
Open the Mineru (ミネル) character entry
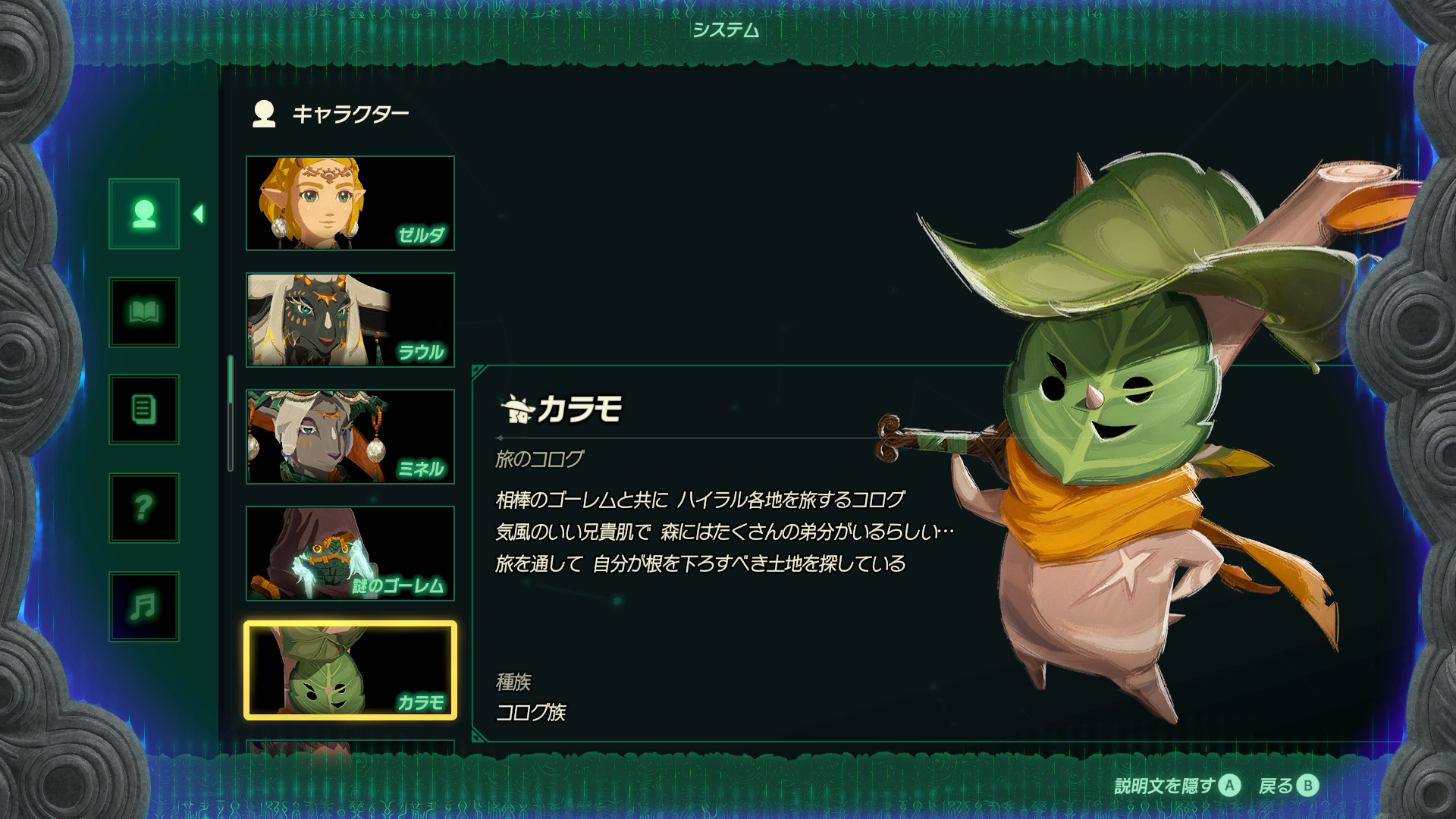[350, 437]
